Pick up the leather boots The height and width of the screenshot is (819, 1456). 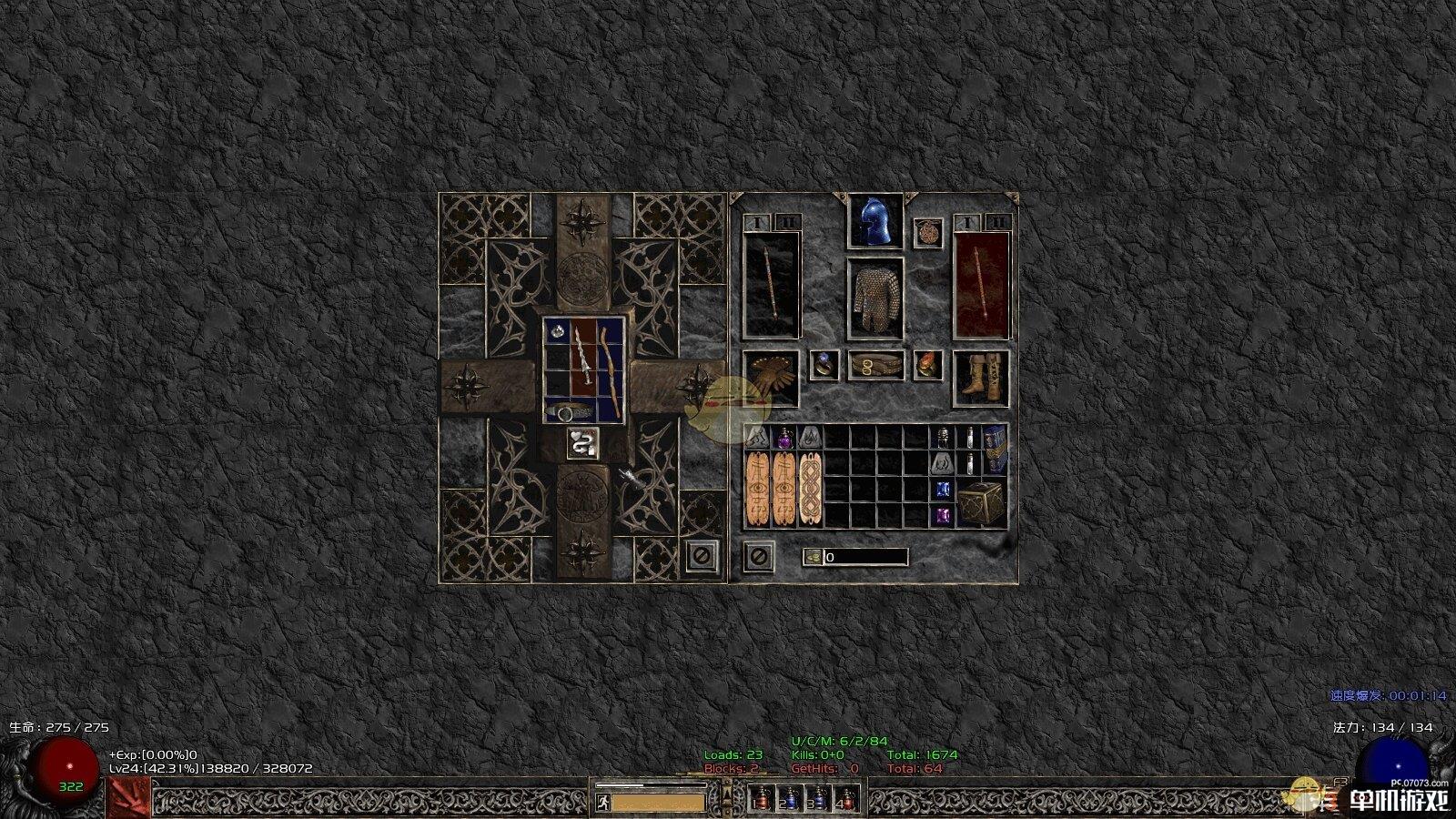point(980,377)
